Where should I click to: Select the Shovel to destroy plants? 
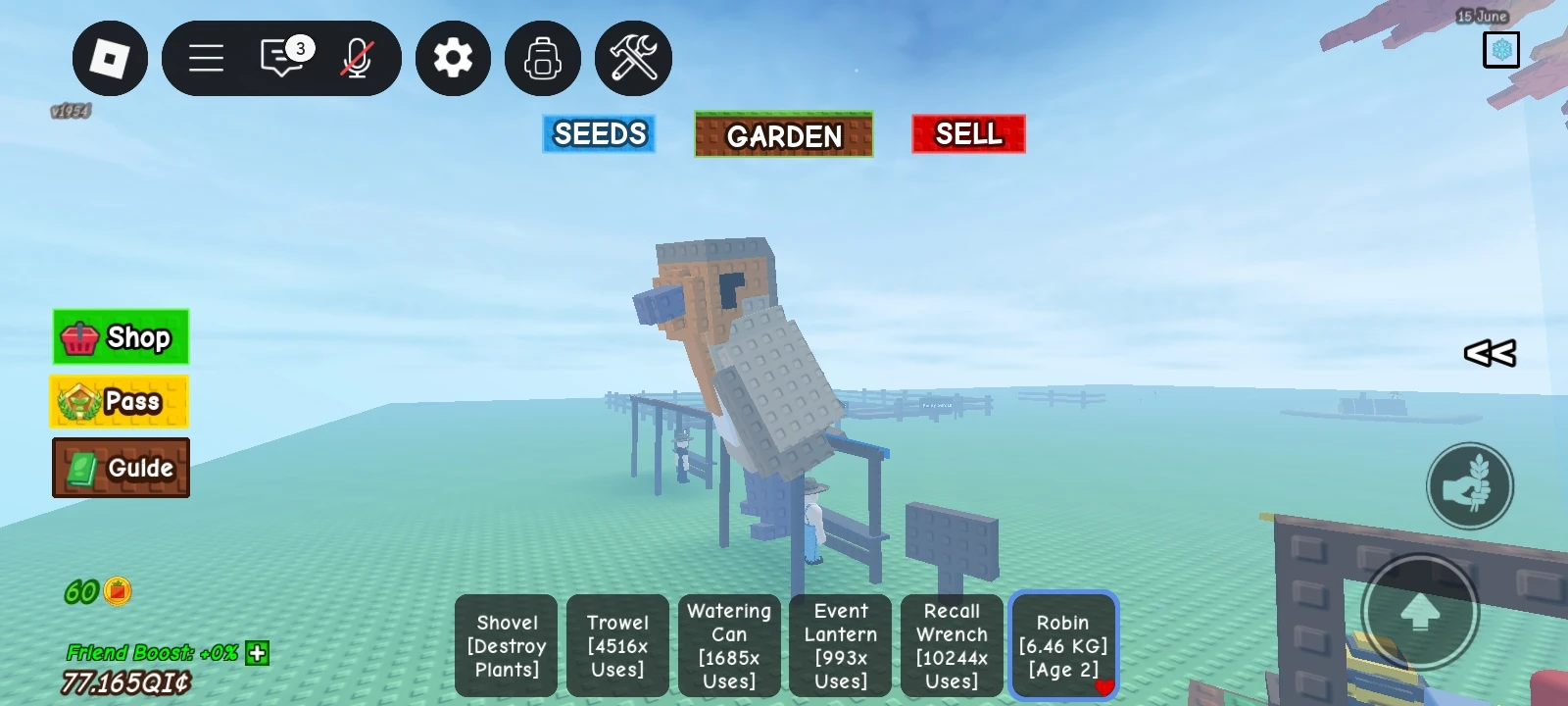pos(506,646)
